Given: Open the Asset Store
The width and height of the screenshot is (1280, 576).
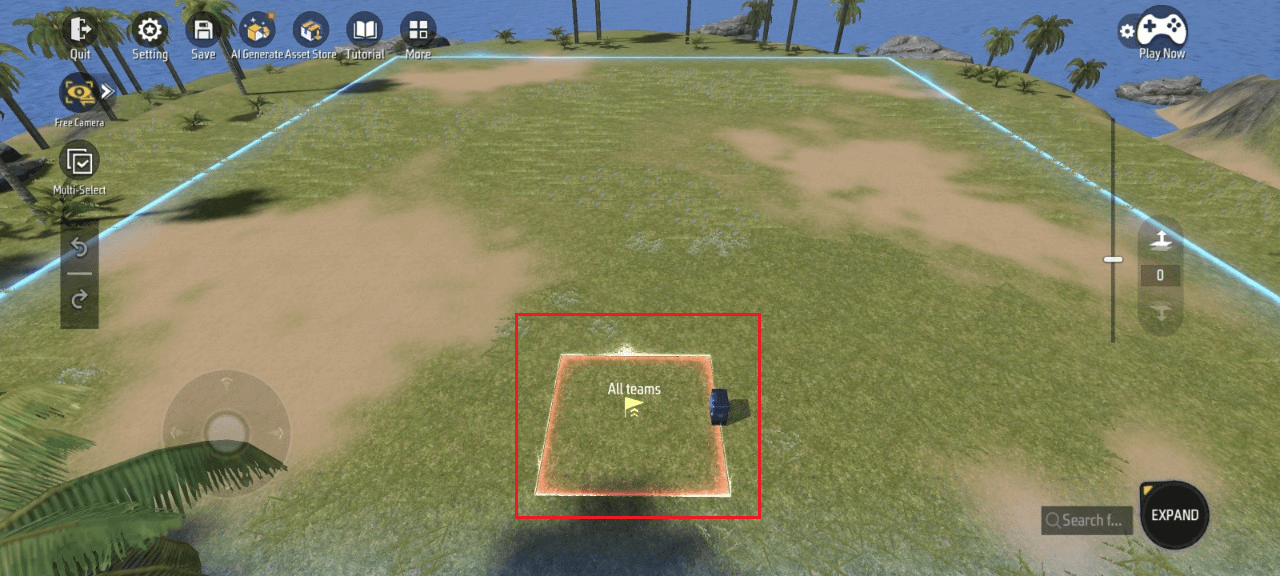Looking at the screenshot, I should click(x=311, y=31).
